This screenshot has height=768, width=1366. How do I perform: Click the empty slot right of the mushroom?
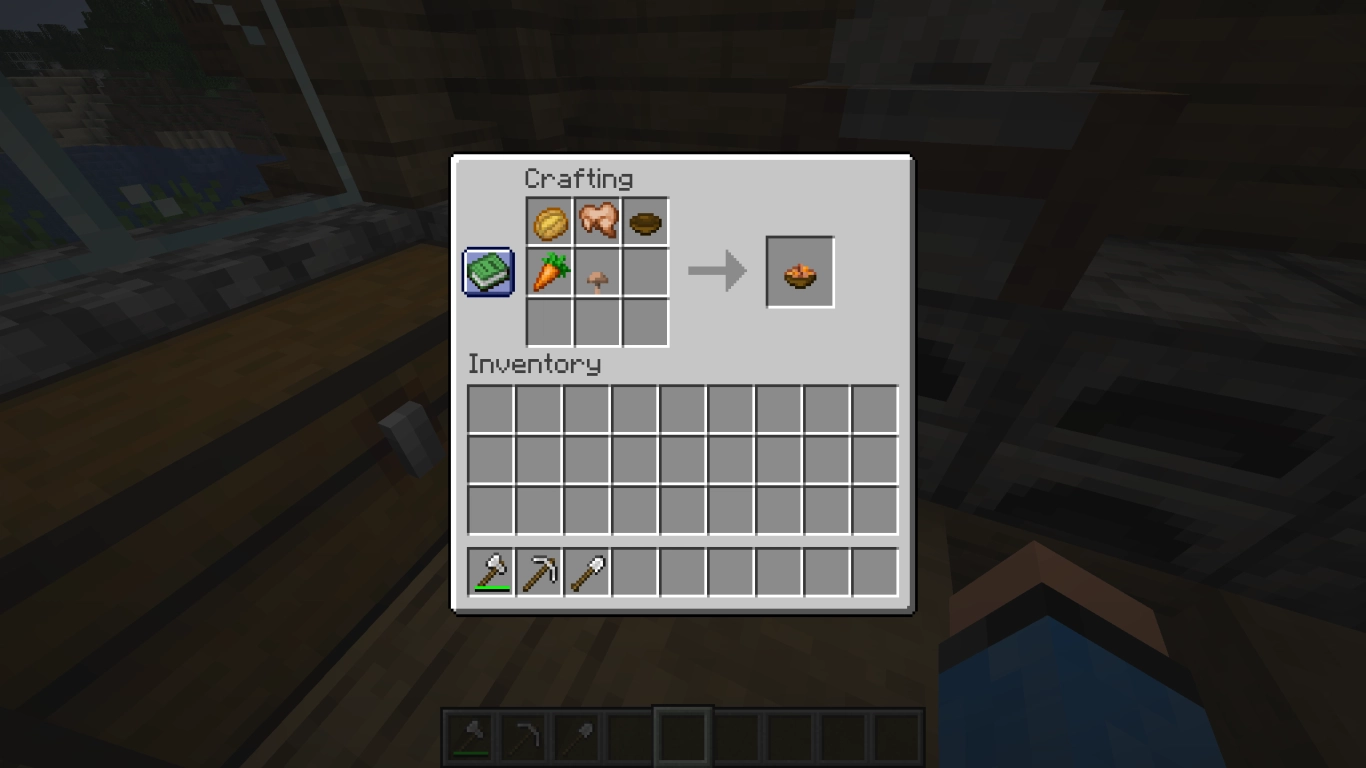(645, 270)
